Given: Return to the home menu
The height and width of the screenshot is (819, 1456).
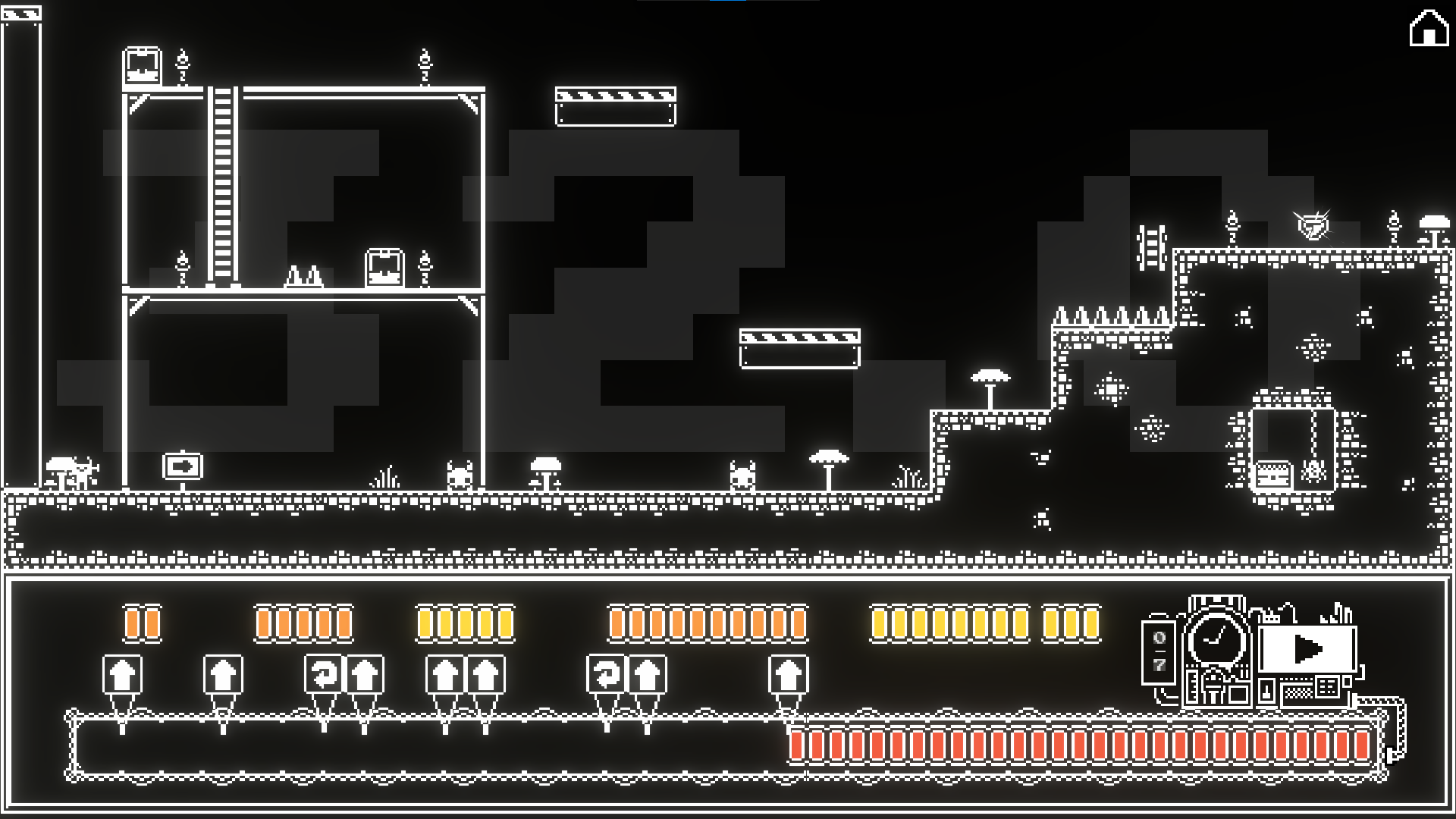Looking at the screenshot, I should click(x=1429, y=29).
